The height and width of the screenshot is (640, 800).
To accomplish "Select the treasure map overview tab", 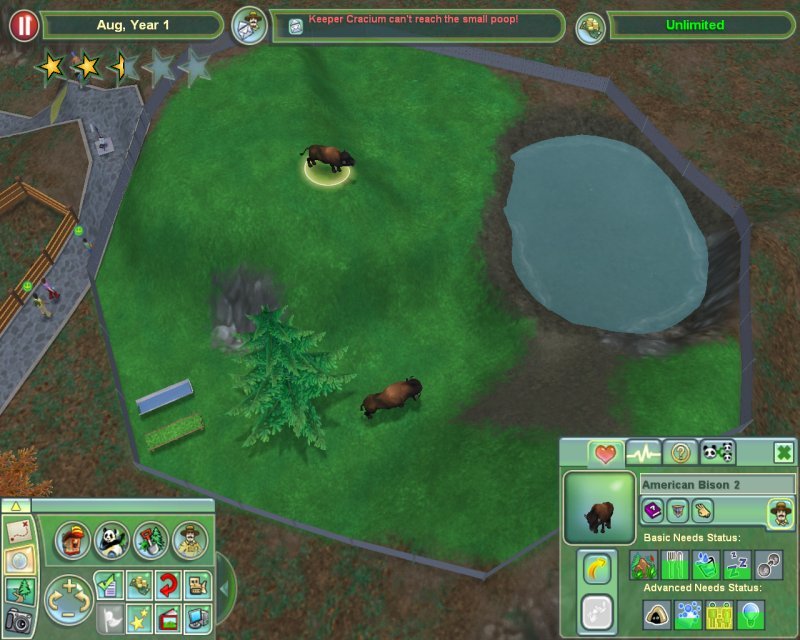I will 17,530.
